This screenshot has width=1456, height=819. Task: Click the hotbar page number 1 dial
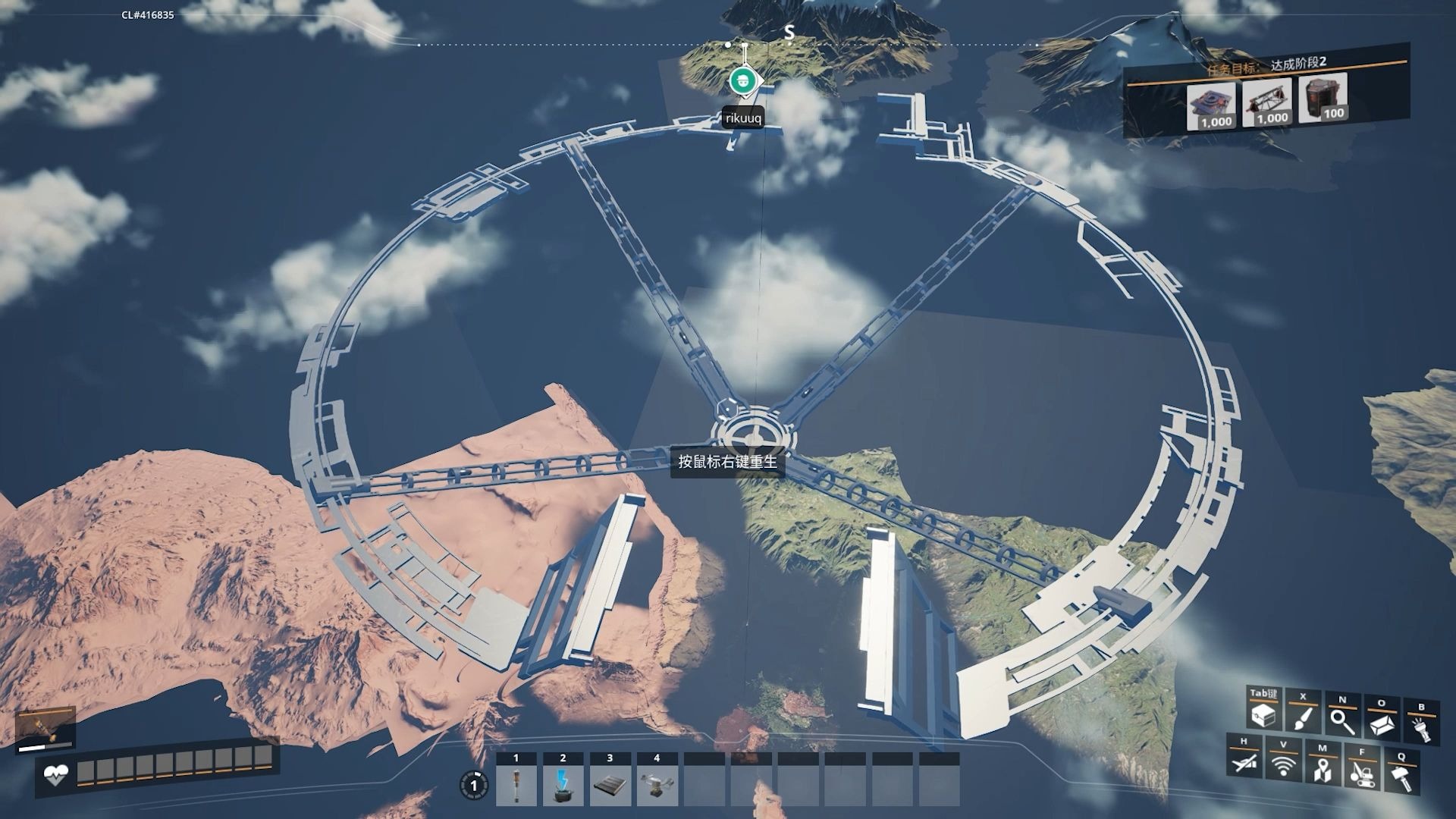(x=474, y=786)
